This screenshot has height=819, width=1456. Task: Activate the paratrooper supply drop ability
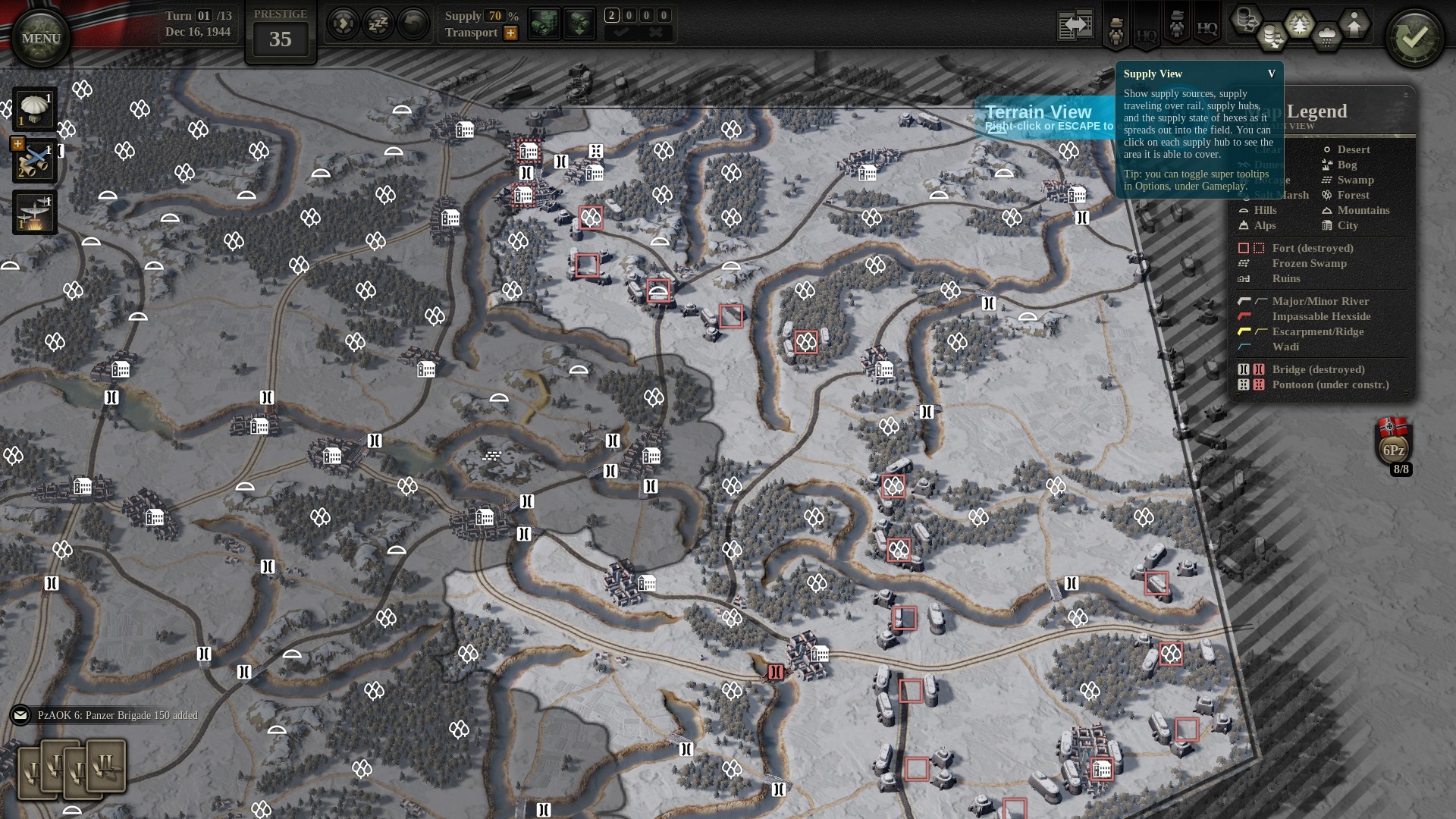(34, 109)
